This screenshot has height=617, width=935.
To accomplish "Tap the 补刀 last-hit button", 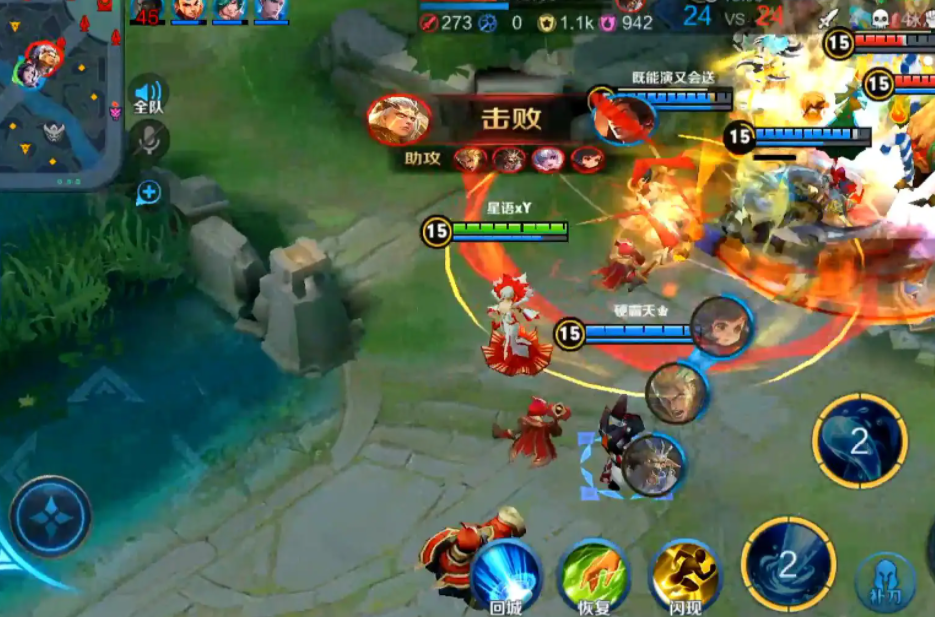I will tap(885, 580).
